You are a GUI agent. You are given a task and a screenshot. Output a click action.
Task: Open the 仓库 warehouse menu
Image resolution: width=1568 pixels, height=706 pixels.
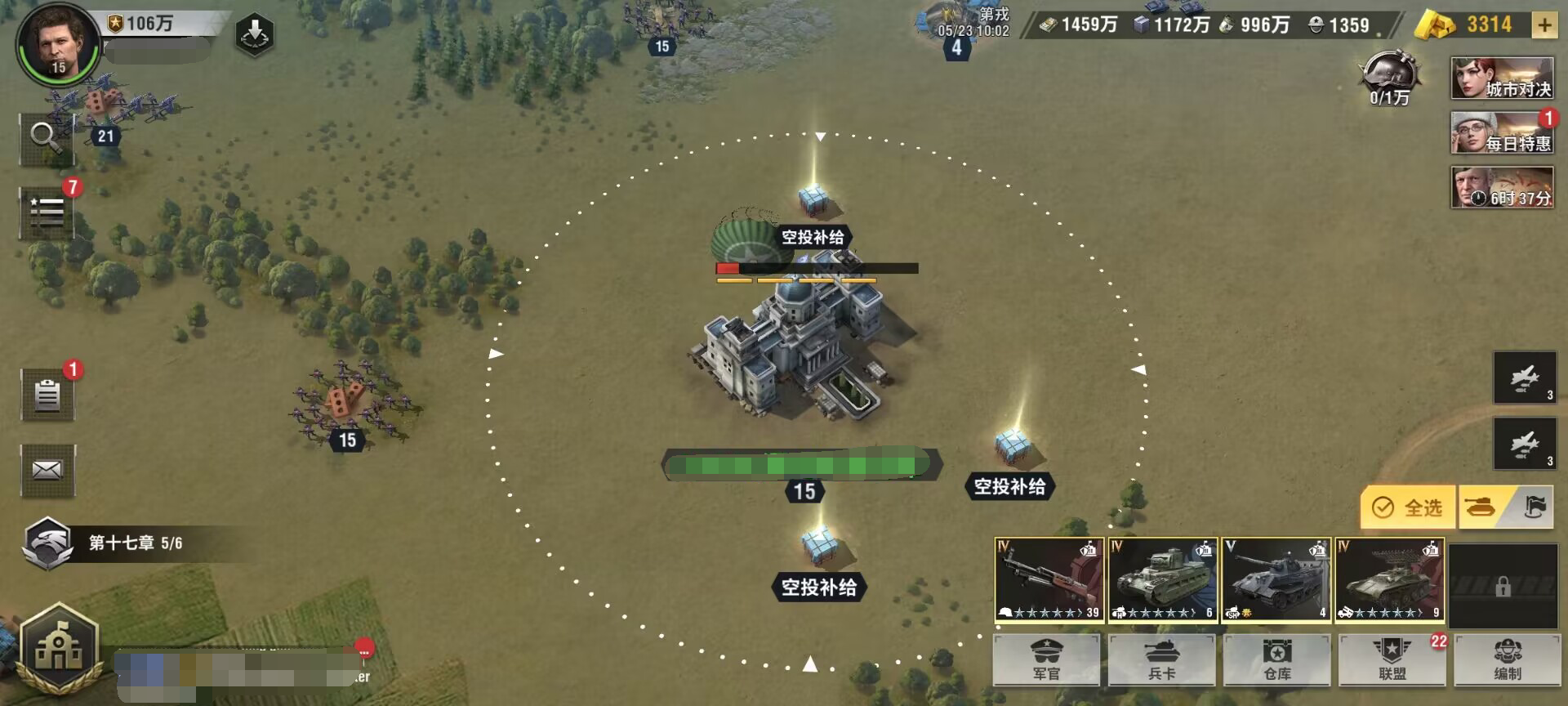(1277, 660)
